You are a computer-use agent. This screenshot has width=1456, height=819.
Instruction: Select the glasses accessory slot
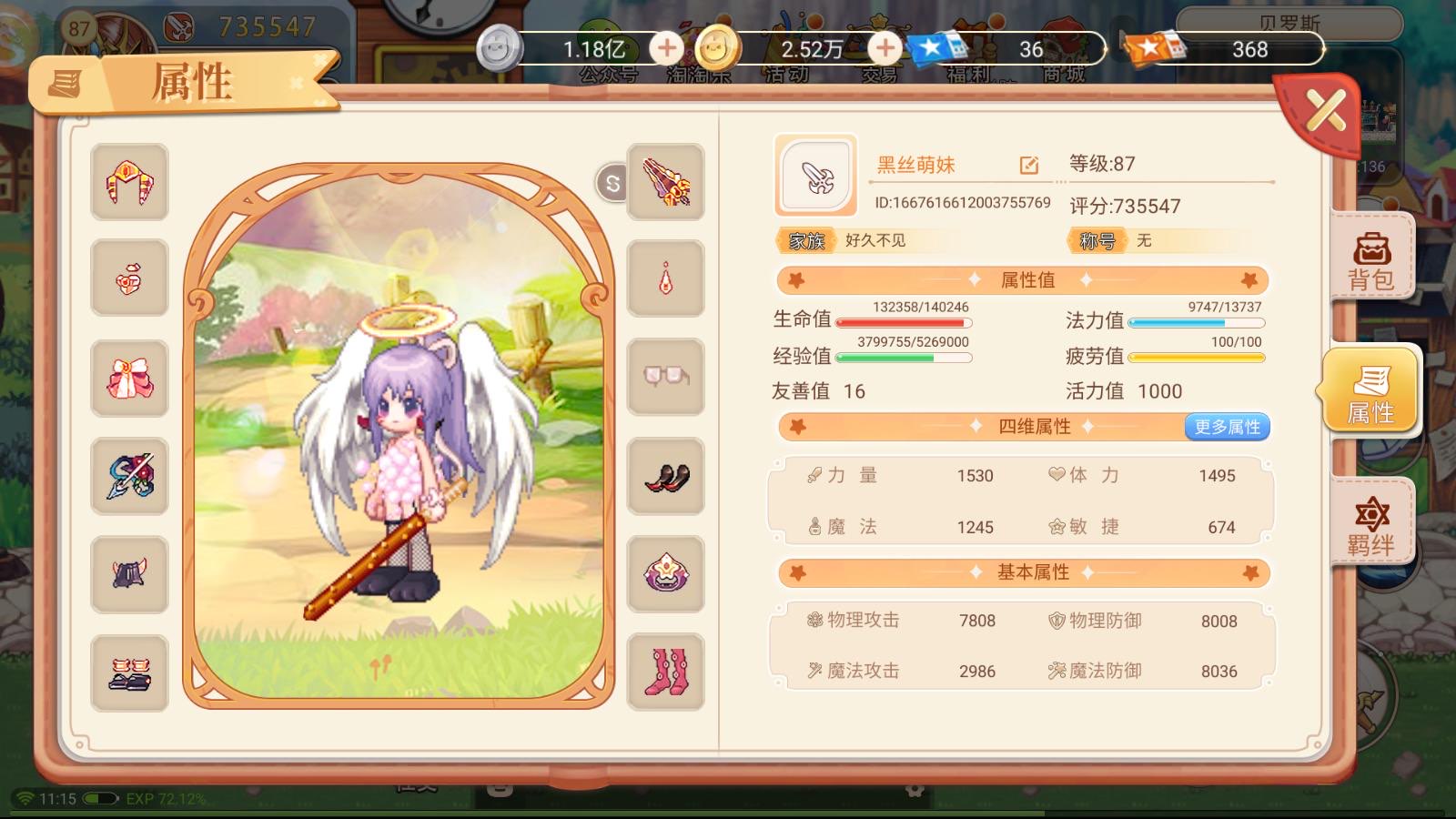(665, 378)
